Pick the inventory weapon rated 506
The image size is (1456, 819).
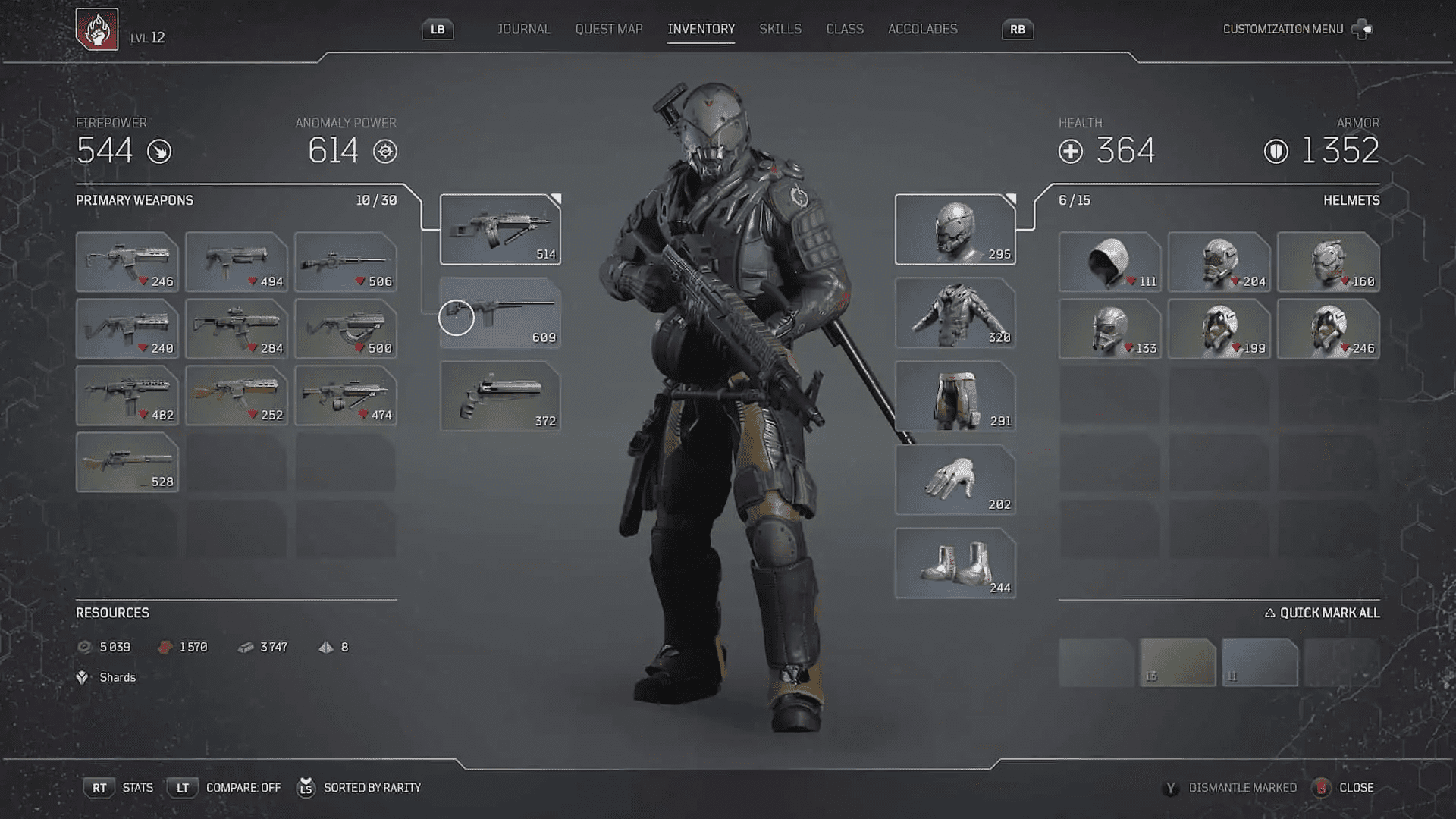point(345,262)
